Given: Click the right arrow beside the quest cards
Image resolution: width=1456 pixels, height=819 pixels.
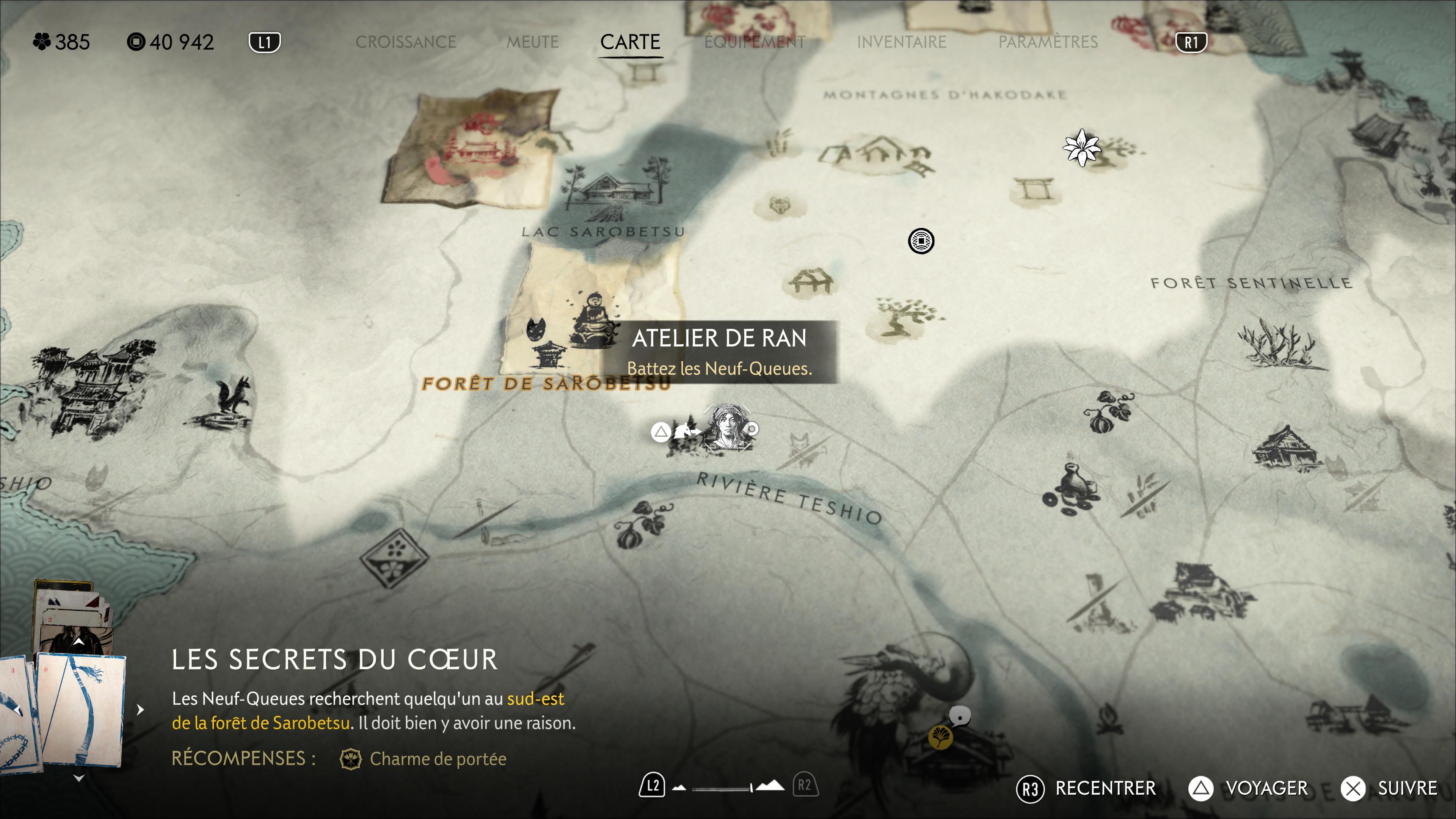Looking at the screenshot, I should pos(140,709).
